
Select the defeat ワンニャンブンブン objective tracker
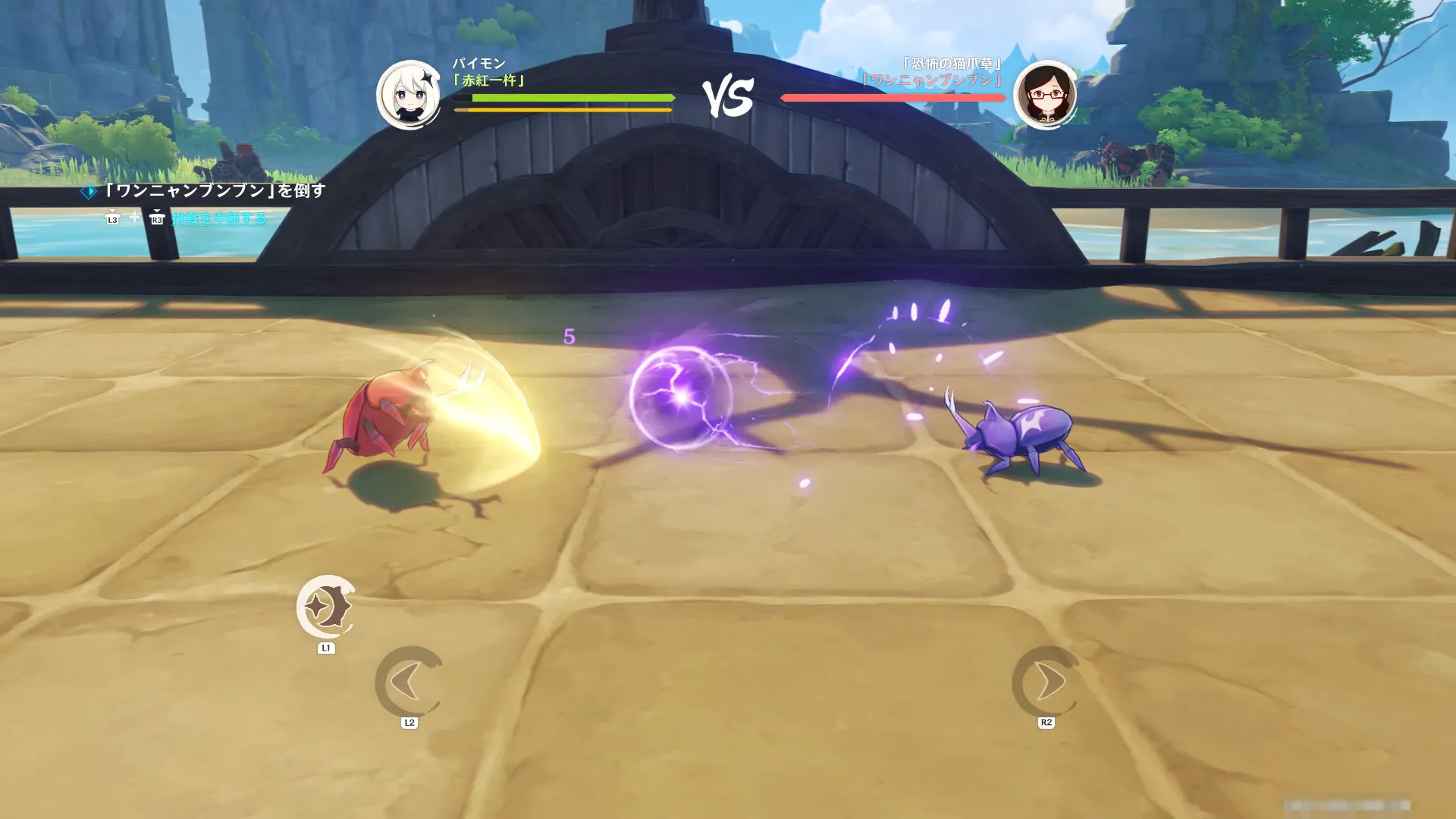click(215, 190)
